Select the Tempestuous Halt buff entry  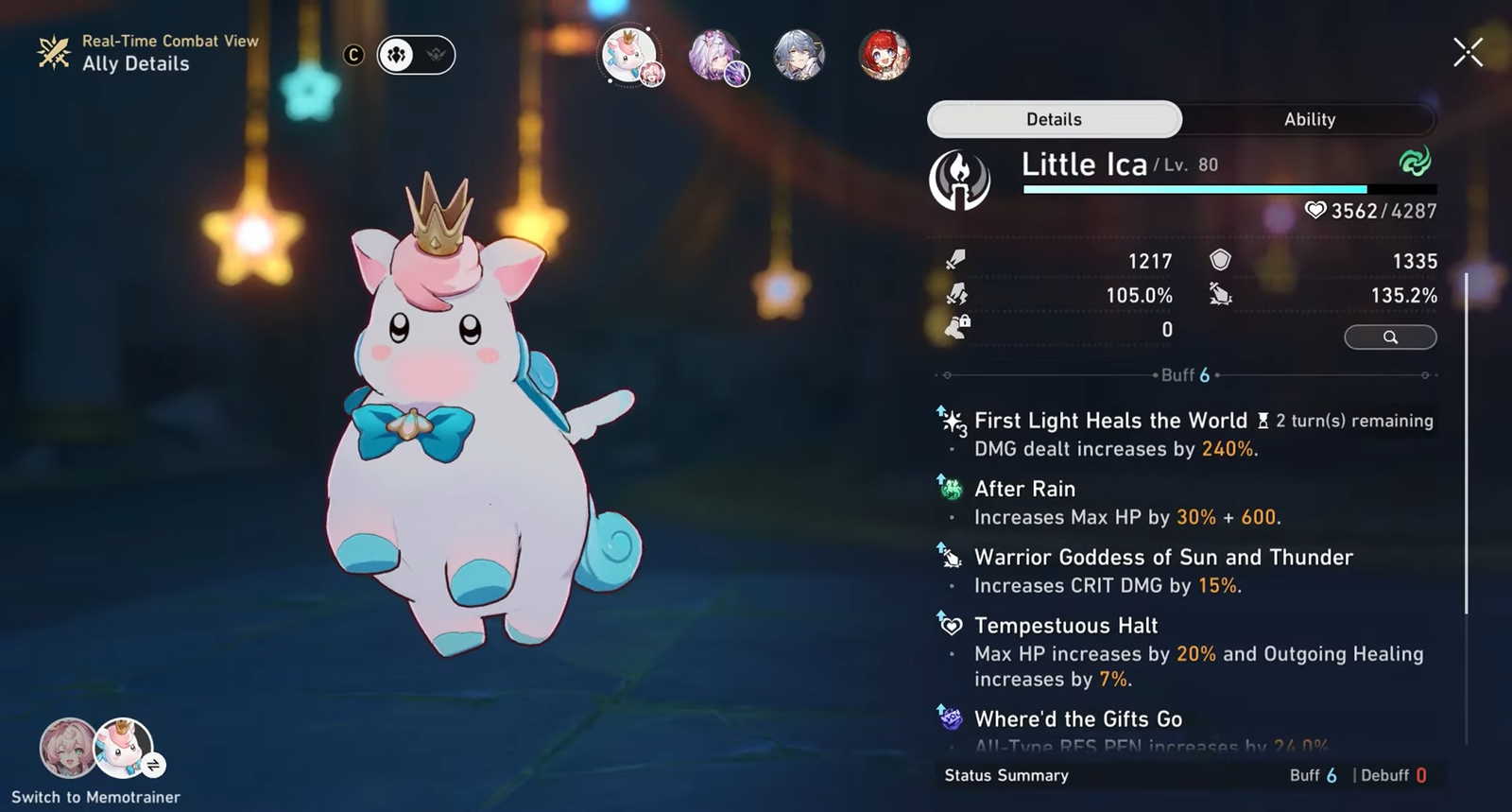(1066, 626)
